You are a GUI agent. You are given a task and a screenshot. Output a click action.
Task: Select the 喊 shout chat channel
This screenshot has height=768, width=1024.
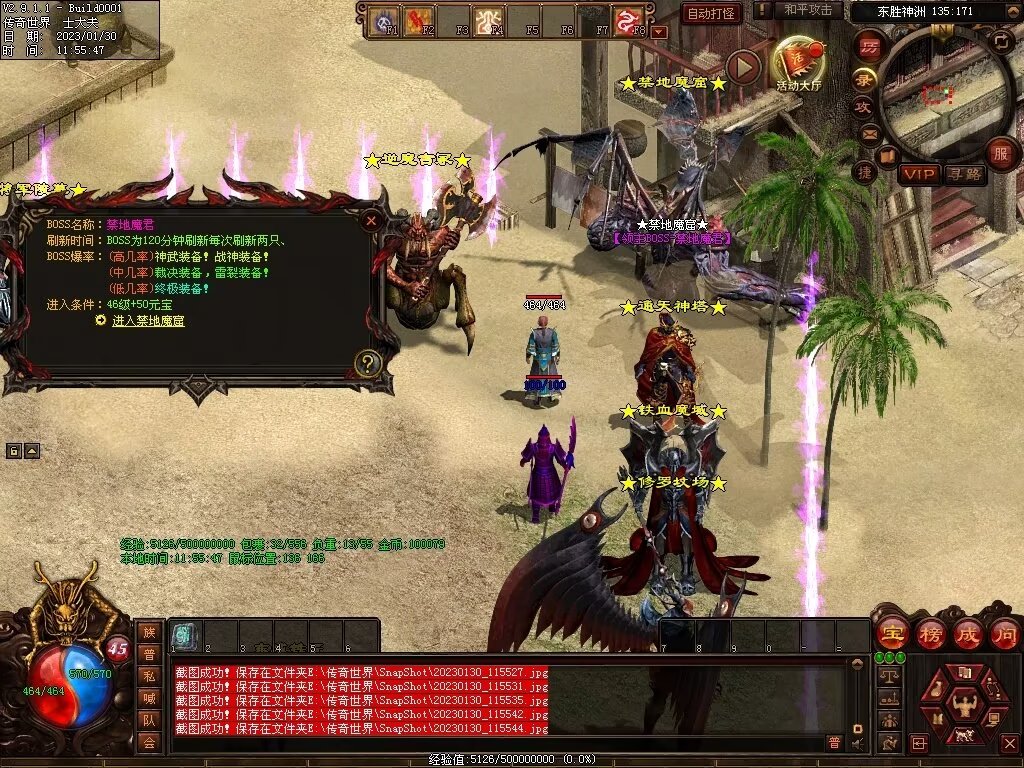tap(149, 697)
